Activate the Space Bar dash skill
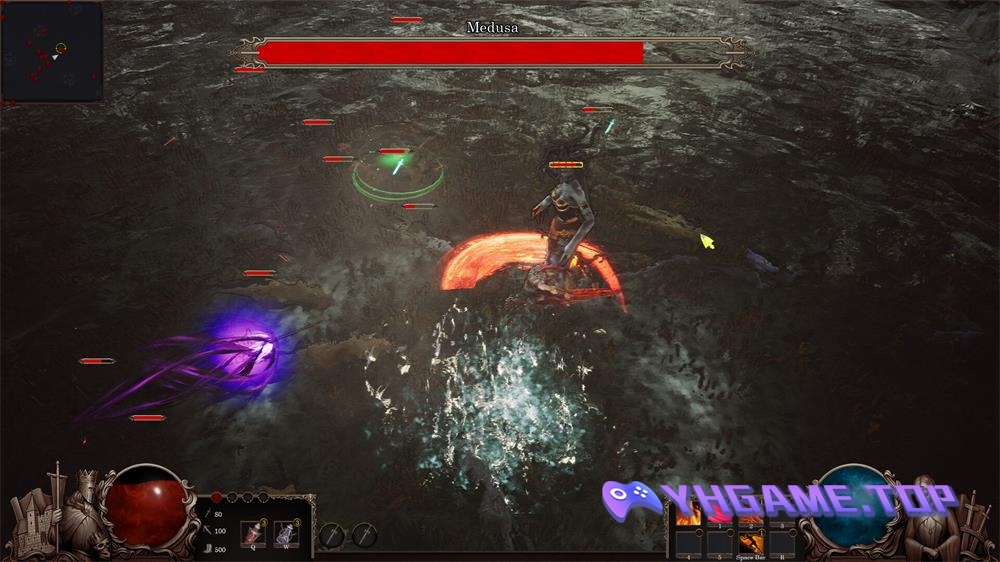 click(751, 542)
